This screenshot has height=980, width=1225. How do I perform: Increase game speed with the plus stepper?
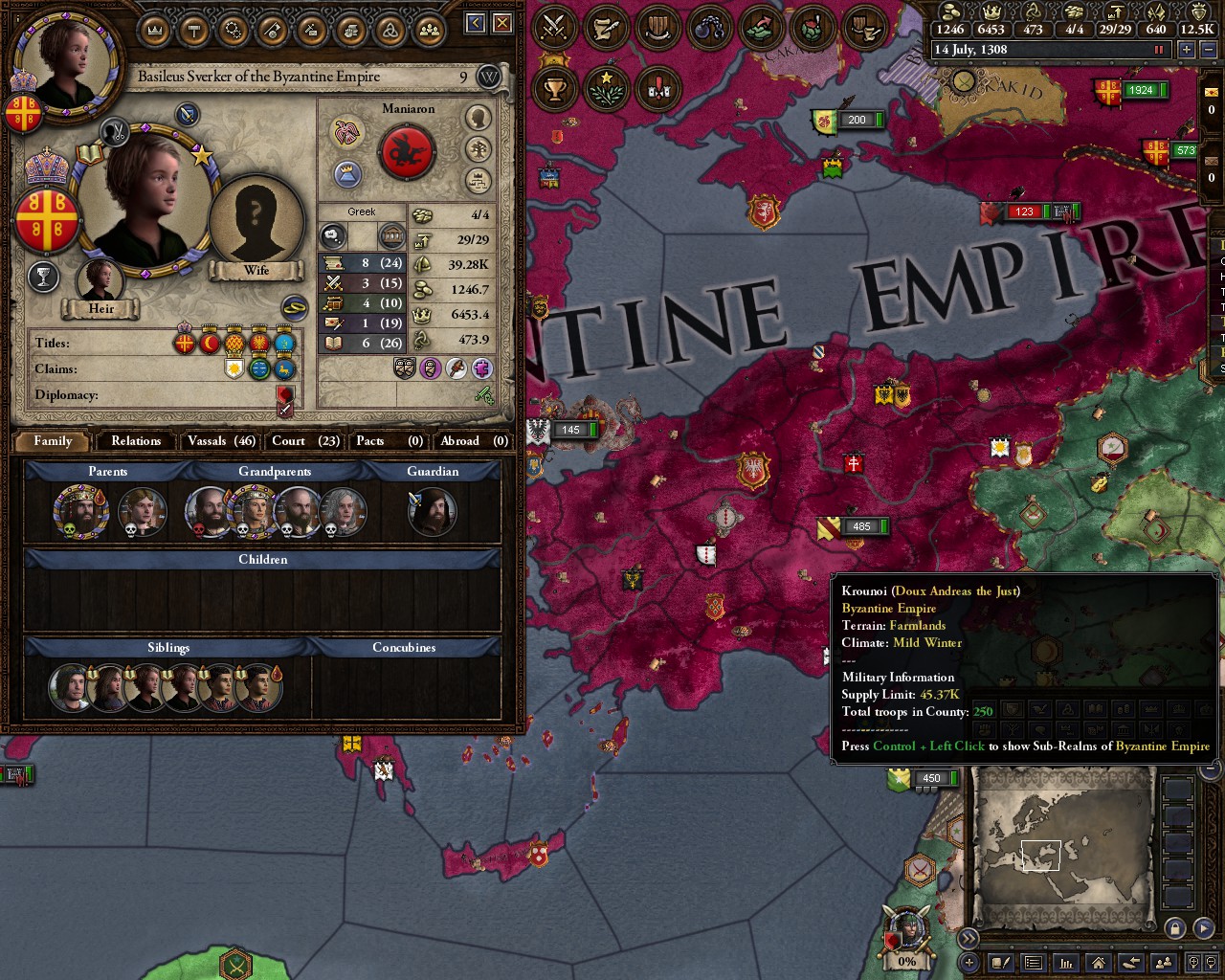point(1187,50)
